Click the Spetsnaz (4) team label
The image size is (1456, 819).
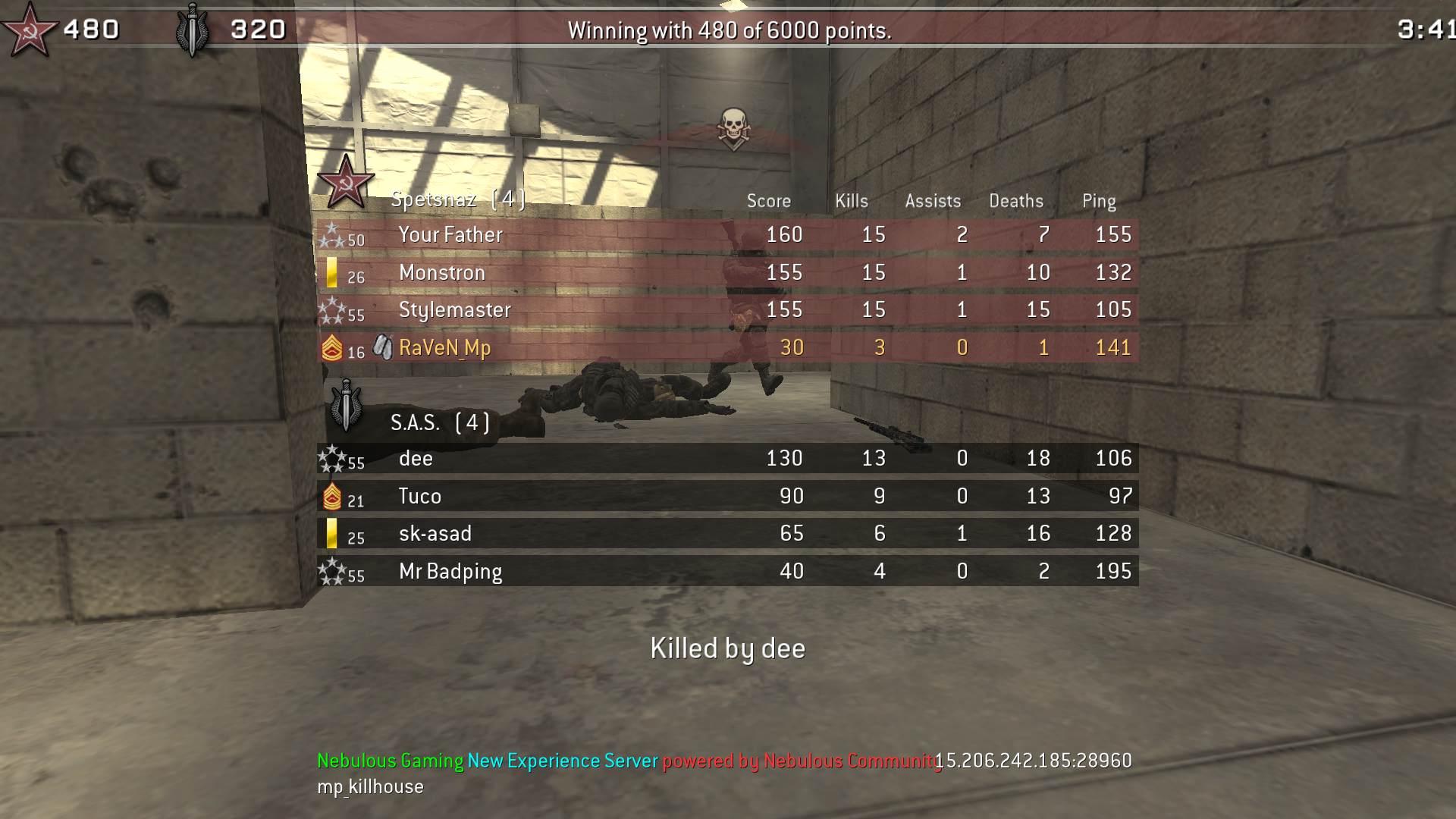[457, 199]
